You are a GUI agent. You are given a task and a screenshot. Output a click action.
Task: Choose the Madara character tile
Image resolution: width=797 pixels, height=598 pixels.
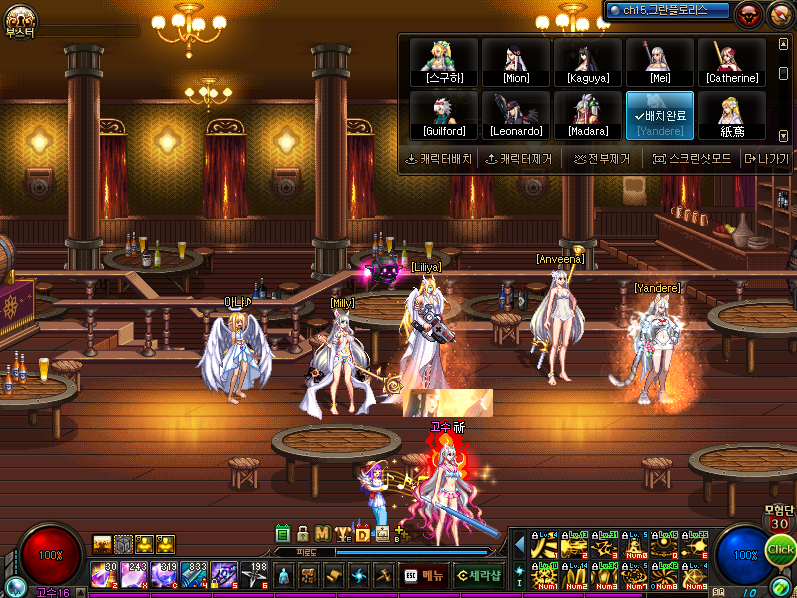coord(588,116)
